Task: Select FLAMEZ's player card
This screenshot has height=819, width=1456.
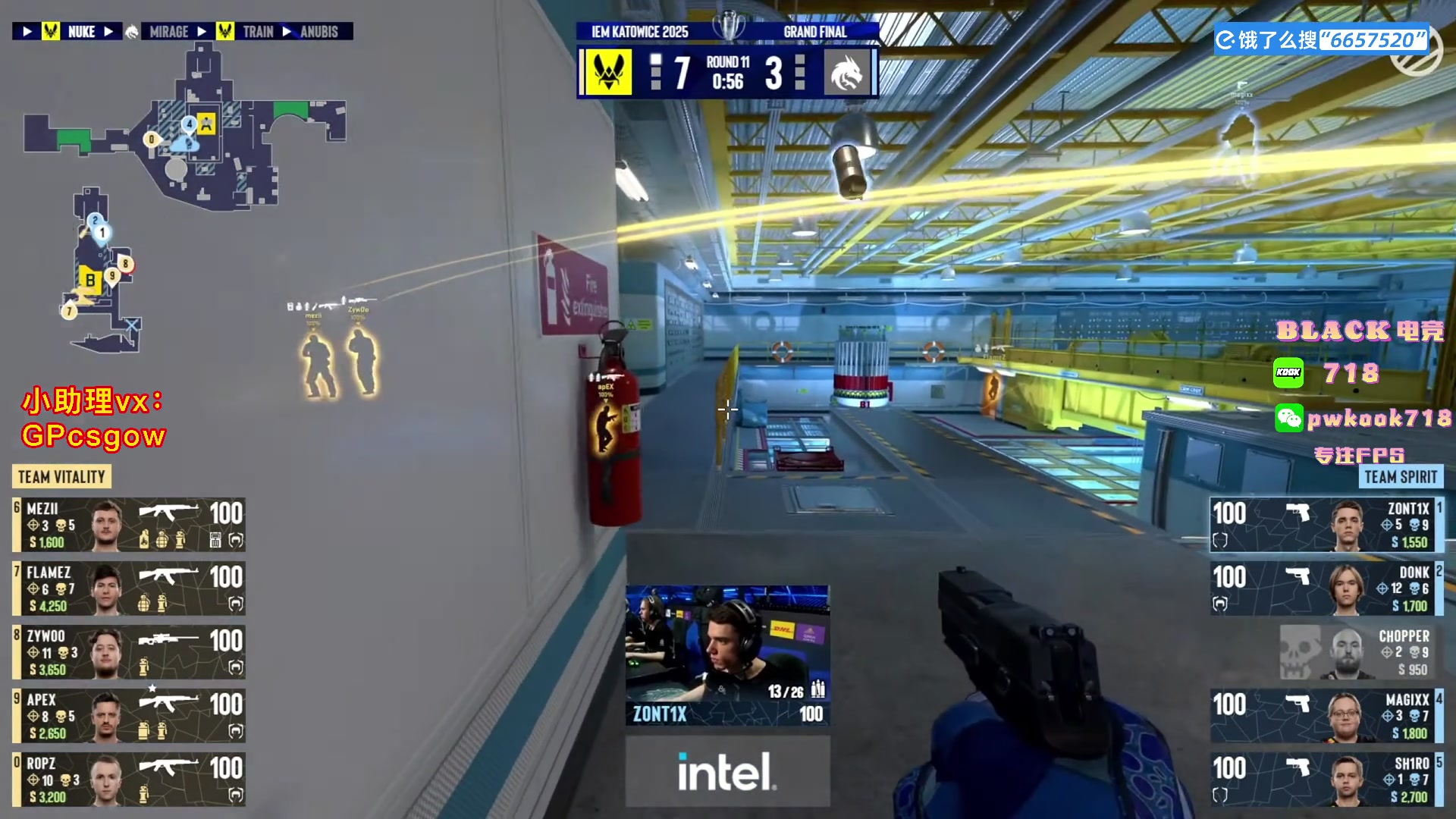Action: point(129,588)
